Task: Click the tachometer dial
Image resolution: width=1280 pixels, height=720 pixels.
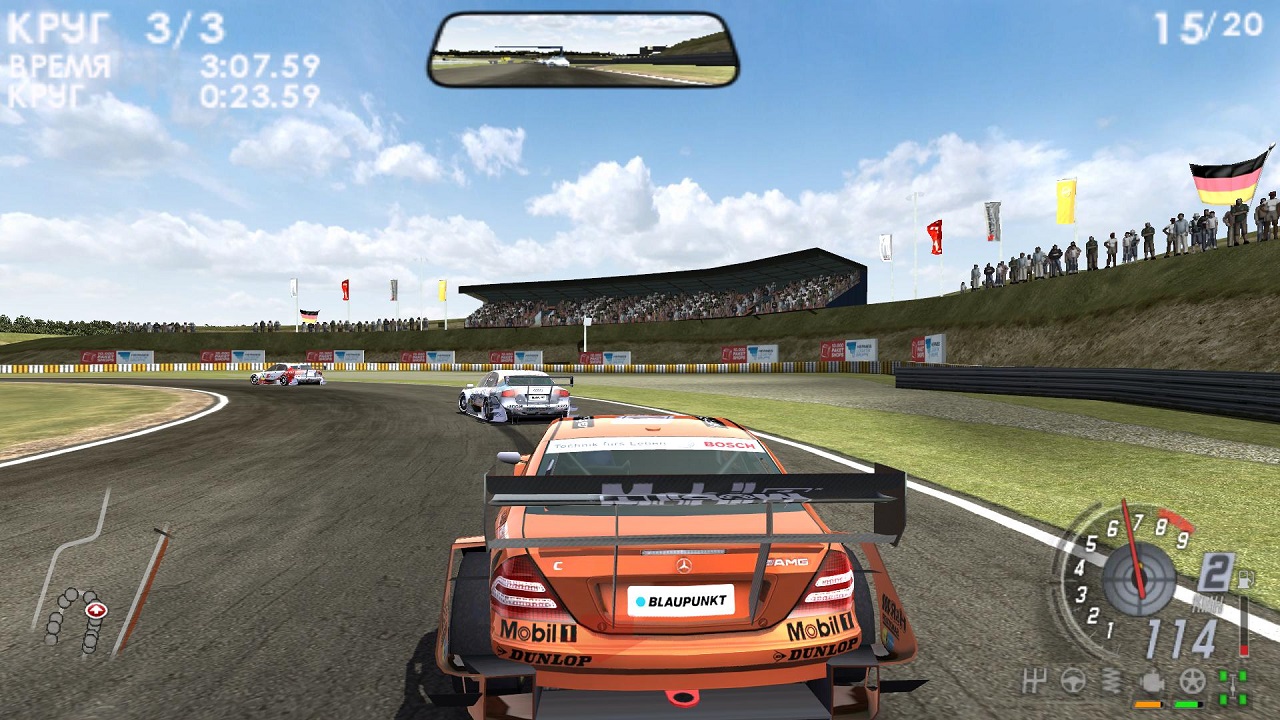Action: pos(1137,577)
